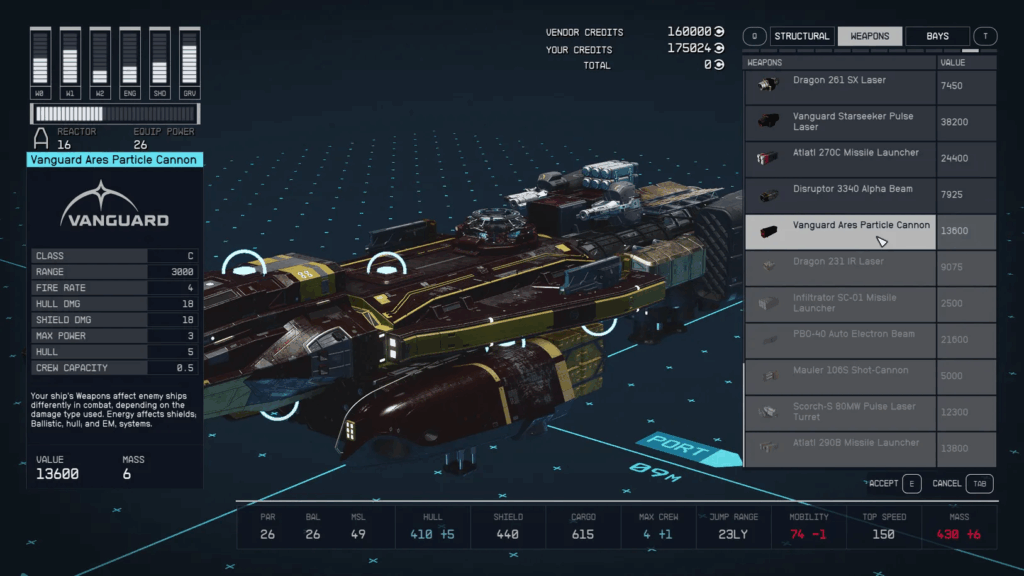1024x576 pixels.
Task: Select Infiltrator SC-01 Missile Launcher
Action: click(840, 303)
